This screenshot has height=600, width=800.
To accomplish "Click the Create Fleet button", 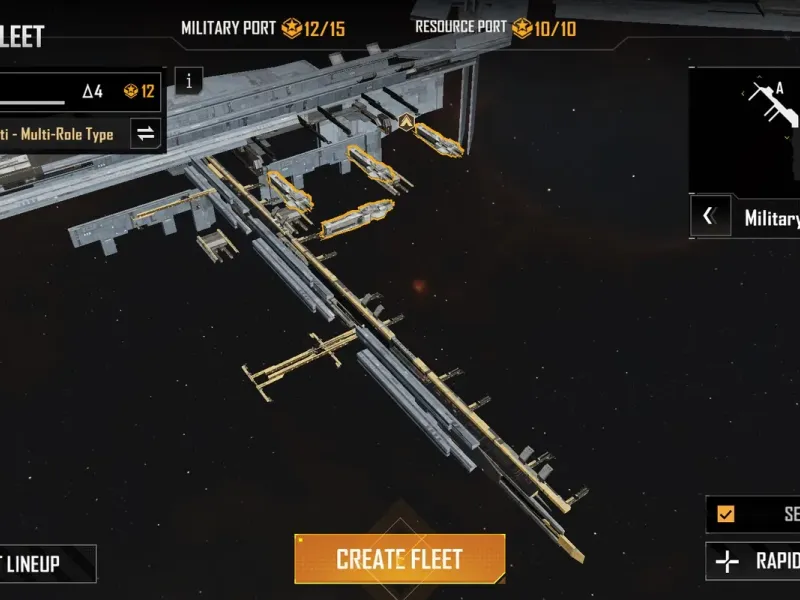I will [x=399, y=559].
